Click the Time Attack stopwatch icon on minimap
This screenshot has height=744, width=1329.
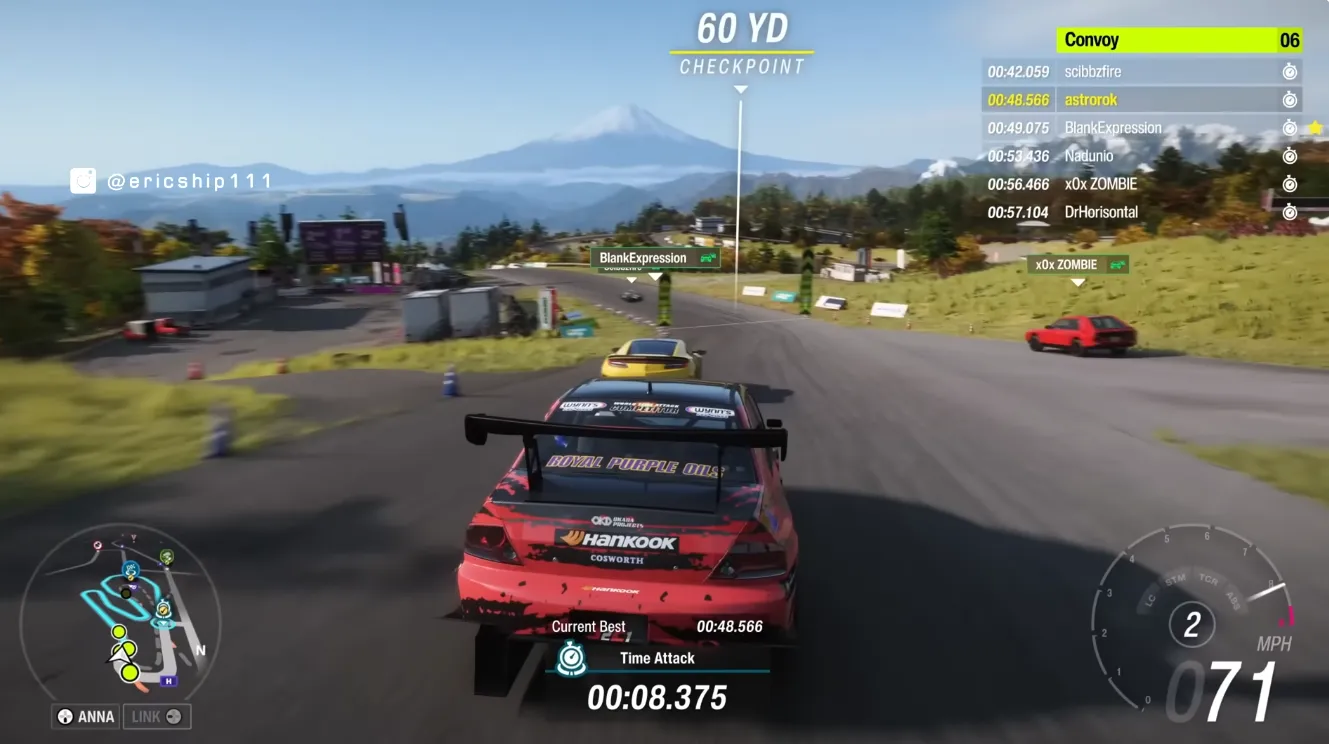point(163,610)
